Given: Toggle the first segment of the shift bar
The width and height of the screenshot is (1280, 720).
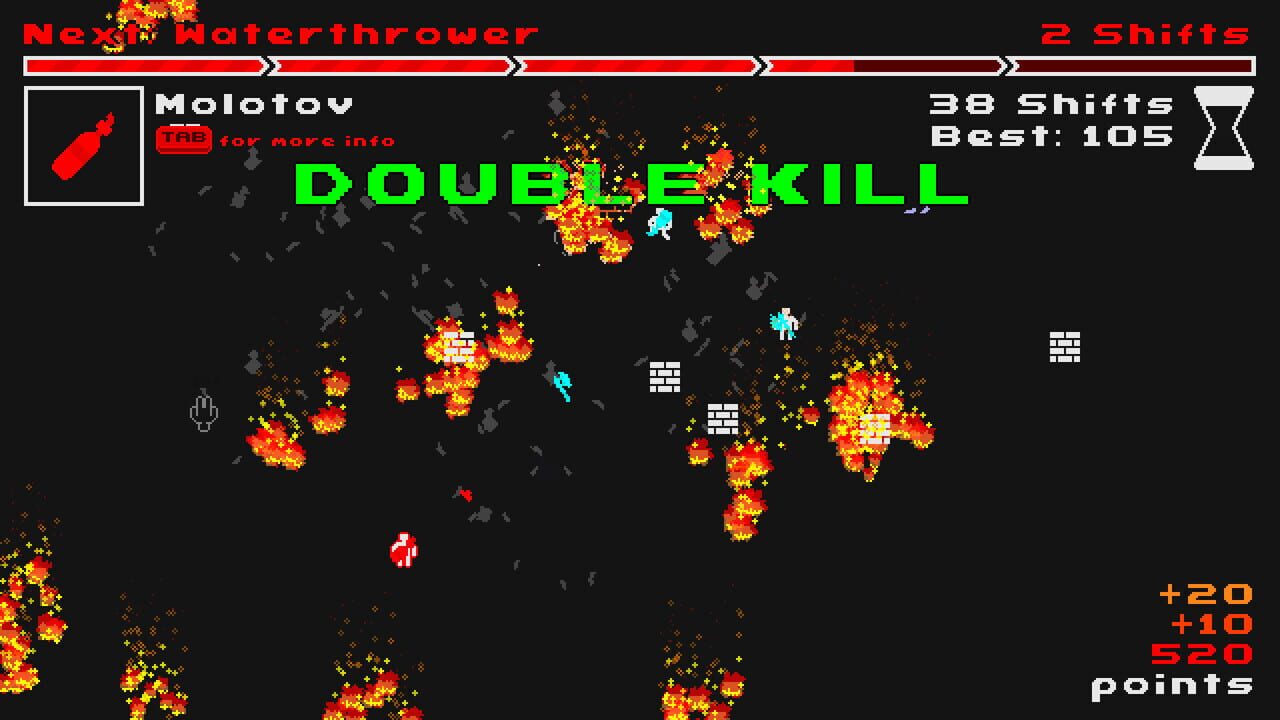Looking at the screenshot, I should pos(140,67).
